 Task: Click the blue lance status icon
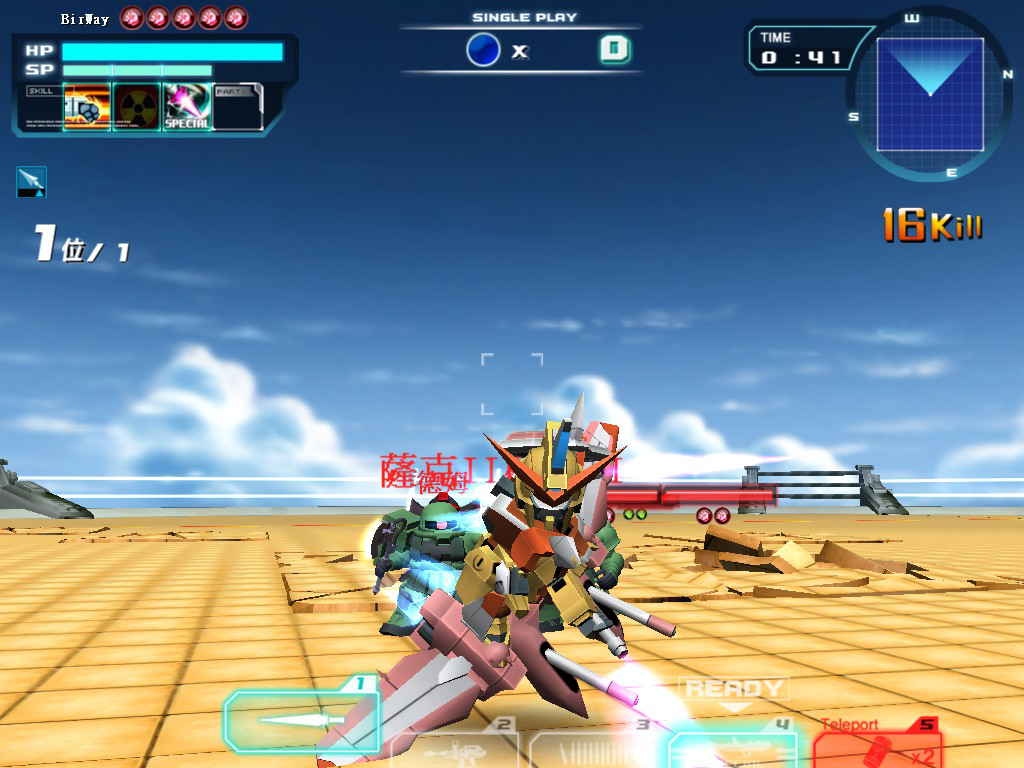(31, 181)
